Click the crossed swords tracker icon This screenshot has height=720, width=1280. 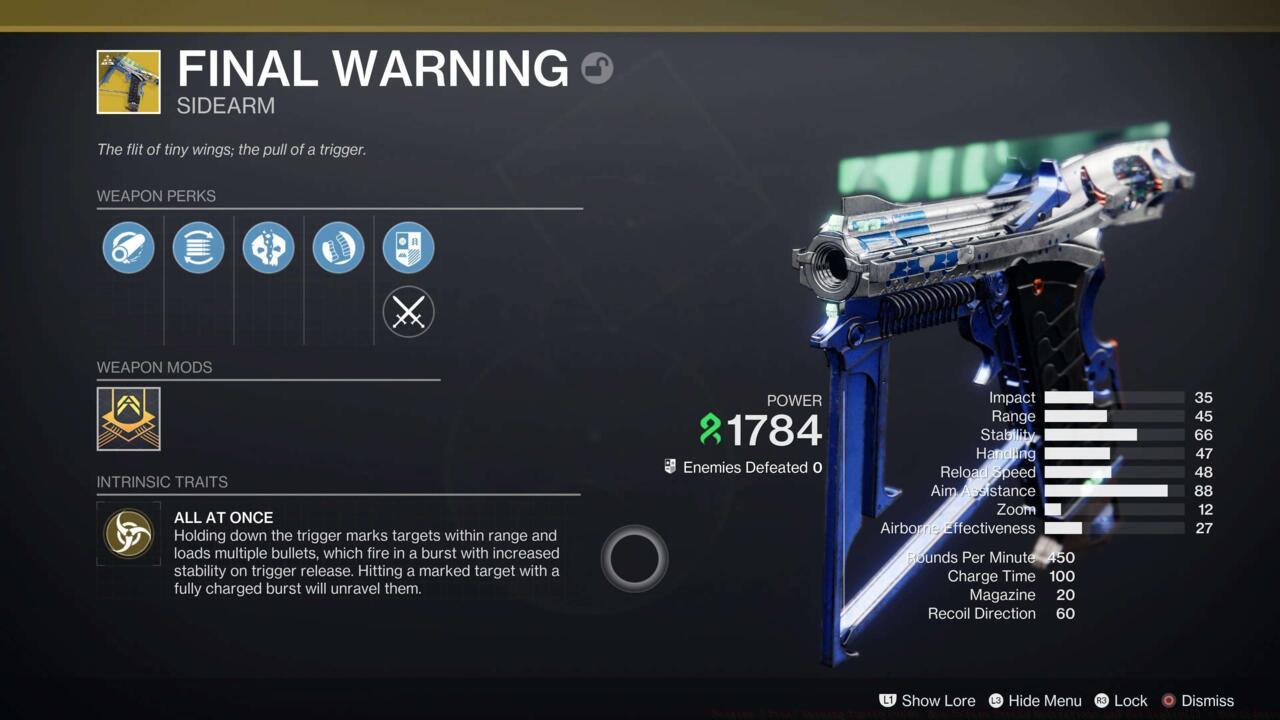pyautogui.click(x=408, y=311)
